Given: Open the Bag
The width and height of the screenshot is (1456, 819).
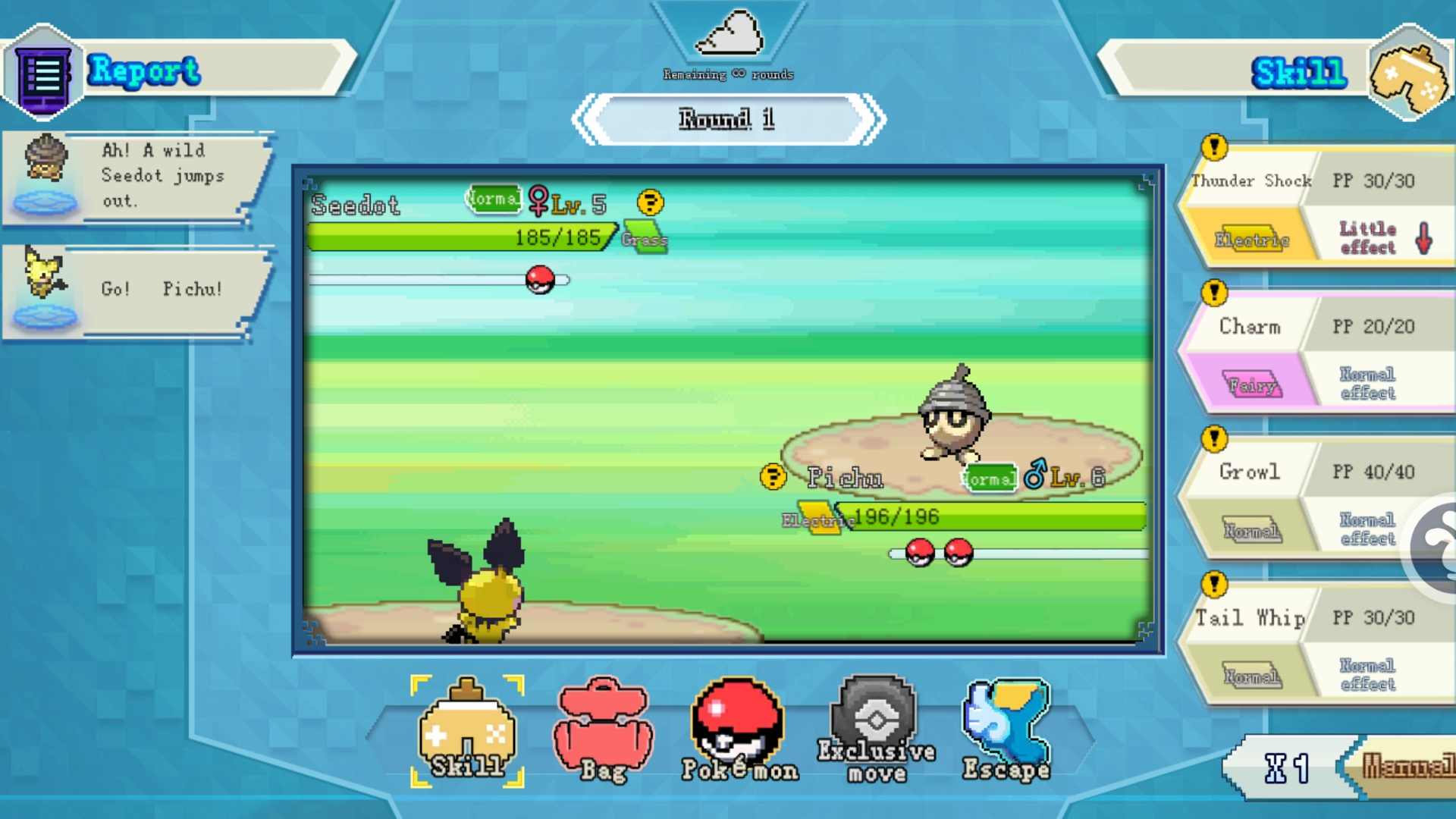Looking at the screenshot, I should (601, 730).
